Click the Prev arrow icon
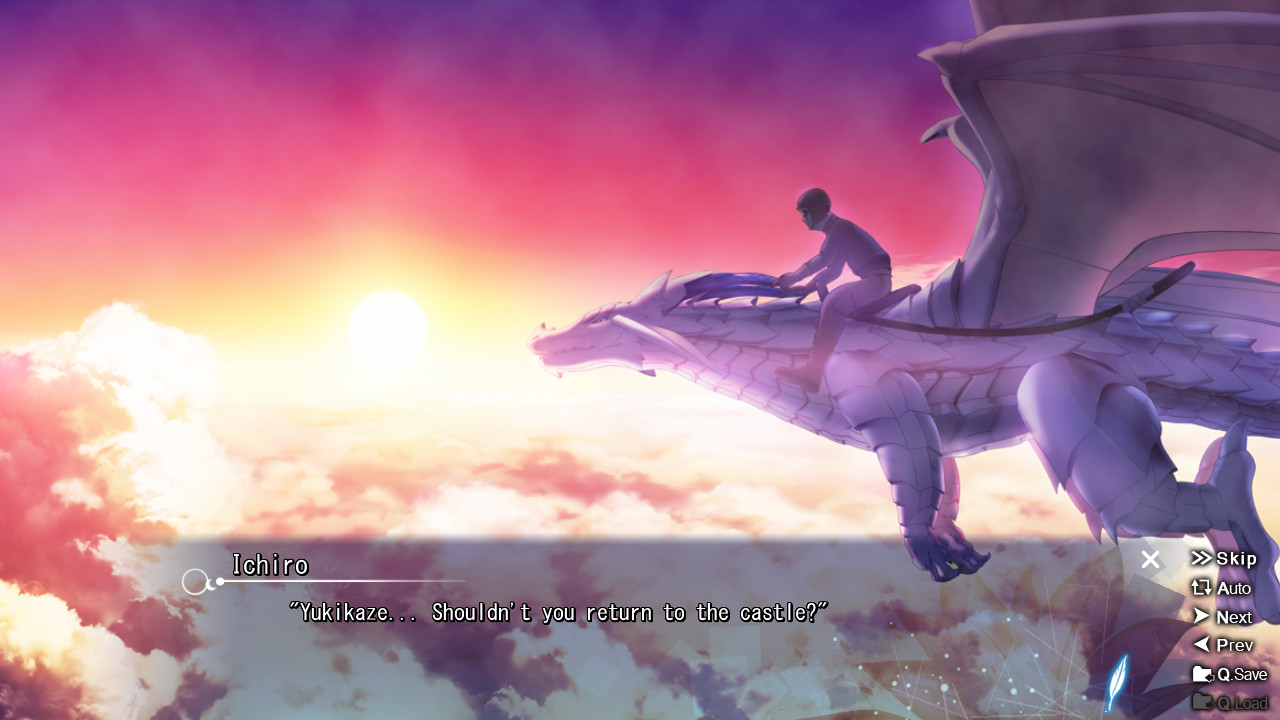The height and width of the screenshot is (720, 1280). tap(1203, 645)
